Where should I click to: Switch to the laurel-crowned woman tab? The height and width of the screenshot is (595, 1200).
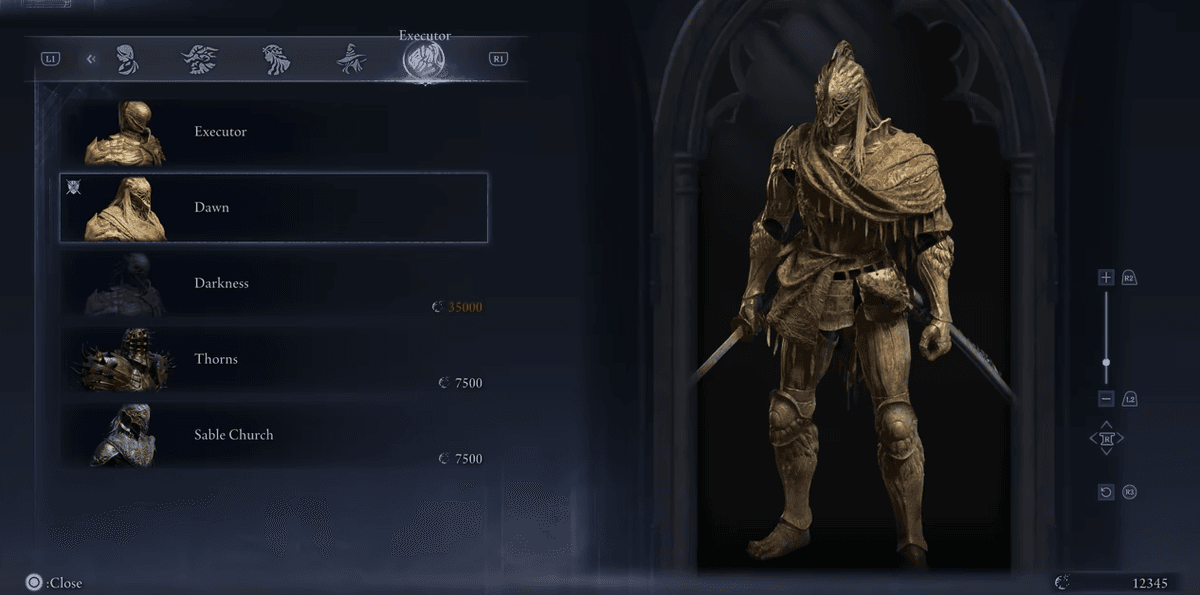pos(276,59)
